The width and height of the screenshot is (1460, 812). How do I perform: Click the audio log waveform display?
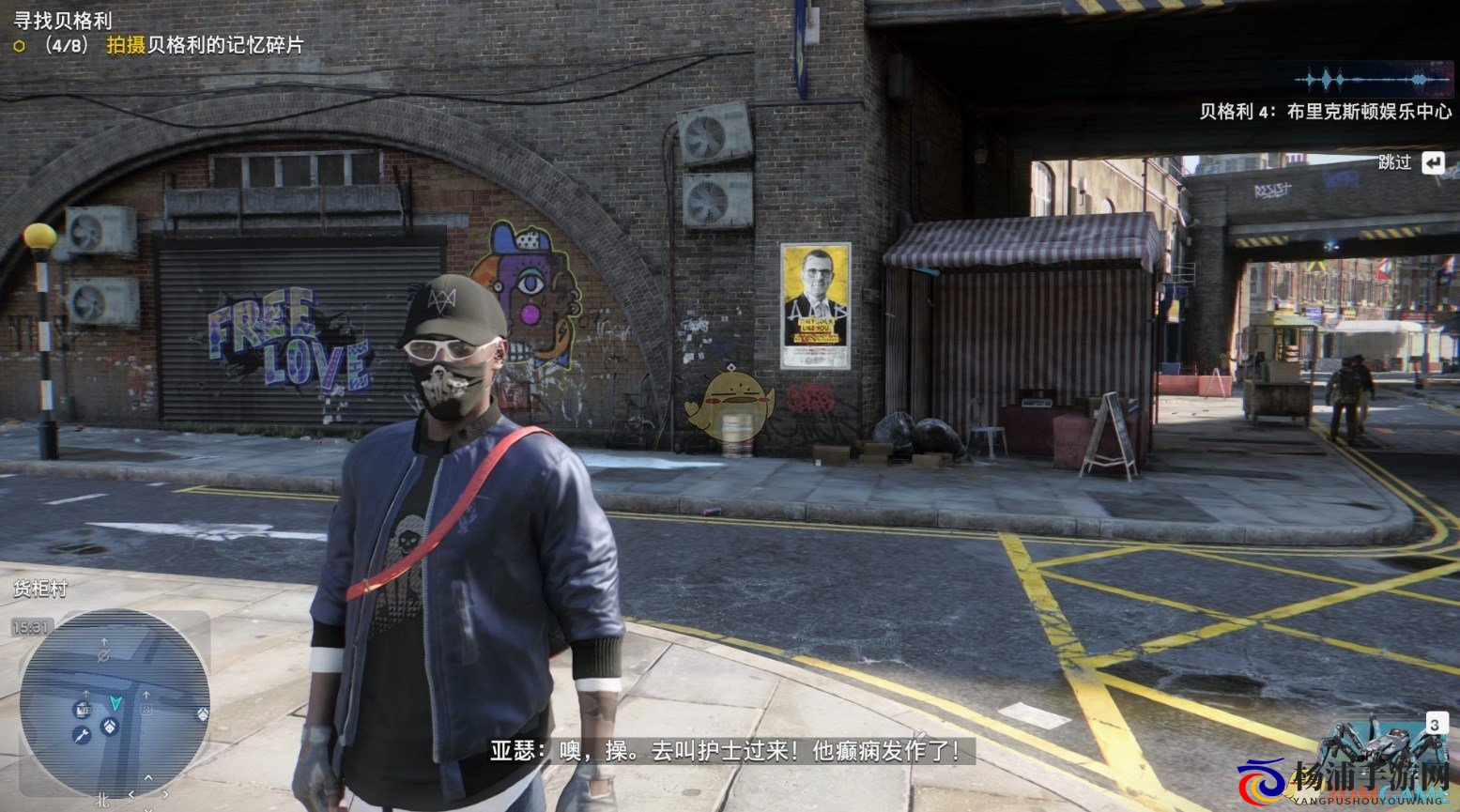coord(1373,81)
